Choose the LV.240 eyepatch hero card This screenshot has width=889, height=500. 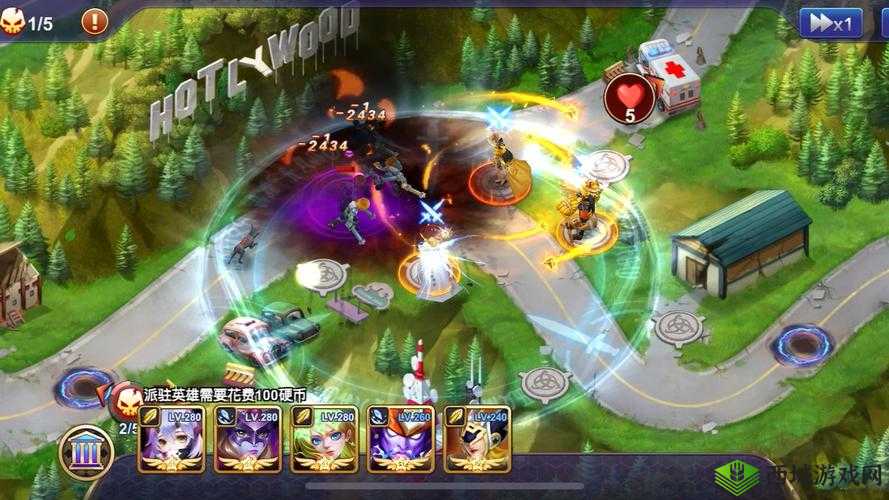coord(477,439)
